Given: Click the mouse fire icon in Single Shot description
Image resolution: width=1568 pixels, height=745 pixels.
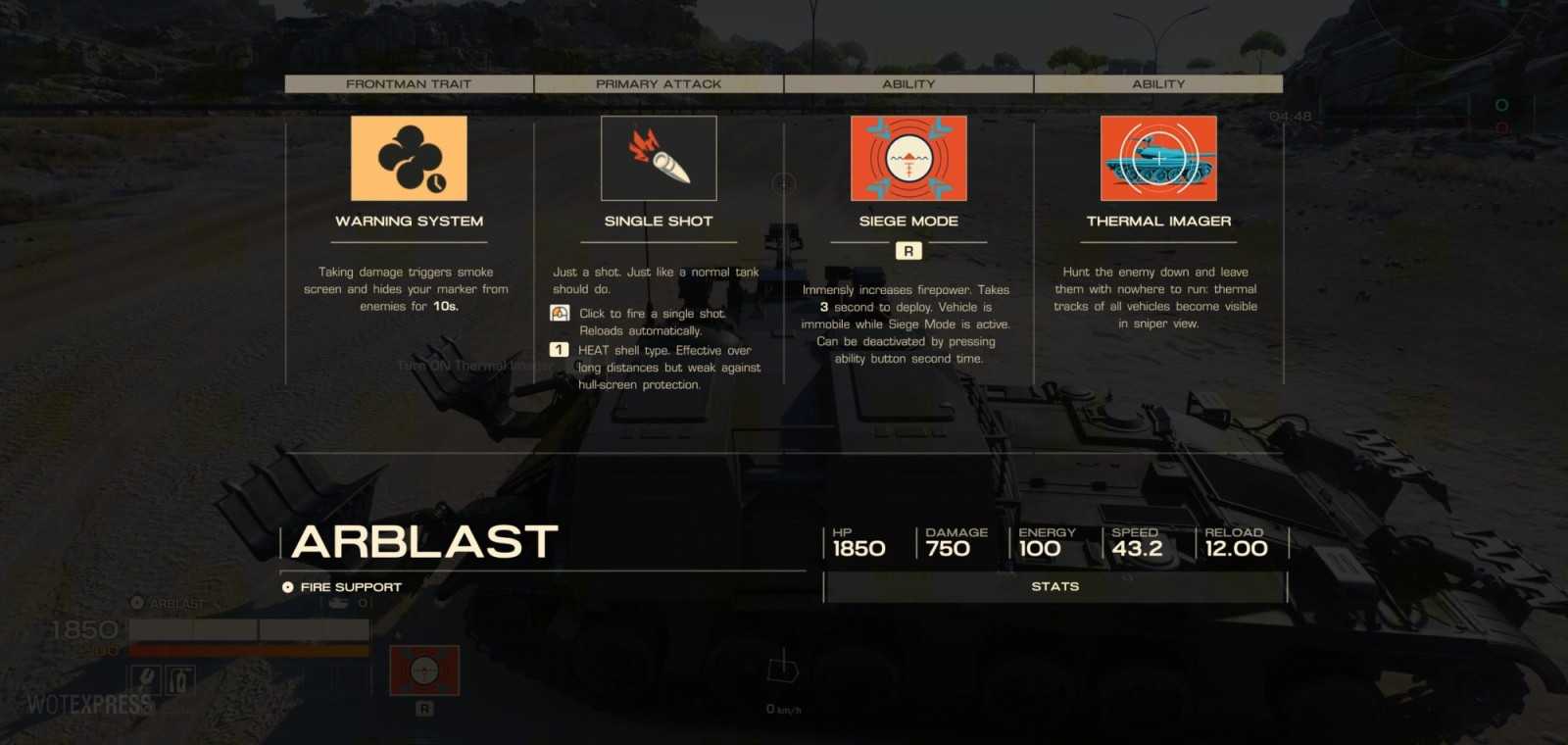Looking at the screenshot, I should coord(559,313).
